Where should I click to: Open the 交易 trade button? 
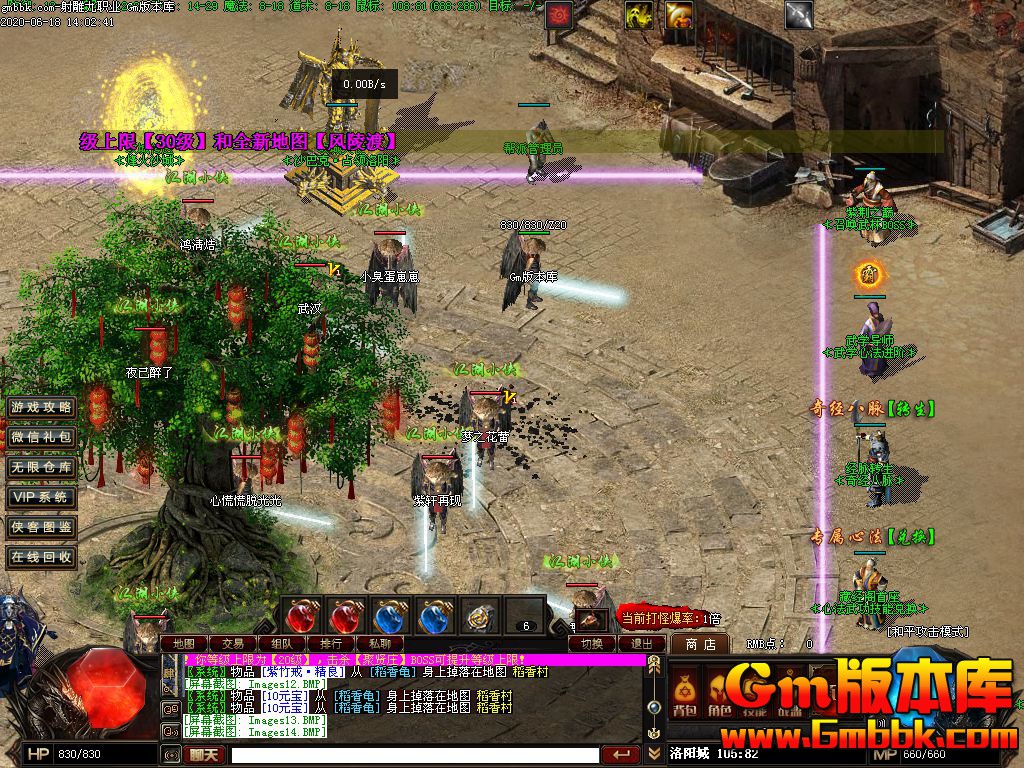(x=233, y=643)
